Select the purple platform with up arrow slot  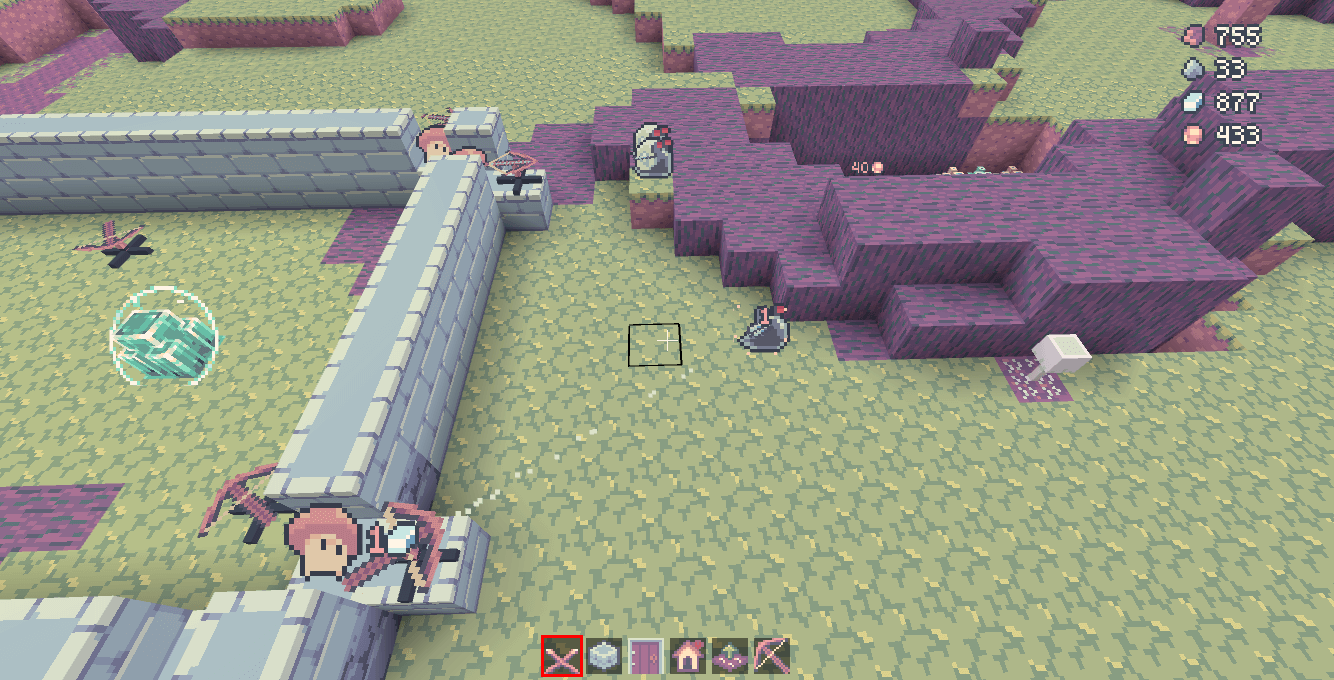point(729,656)
